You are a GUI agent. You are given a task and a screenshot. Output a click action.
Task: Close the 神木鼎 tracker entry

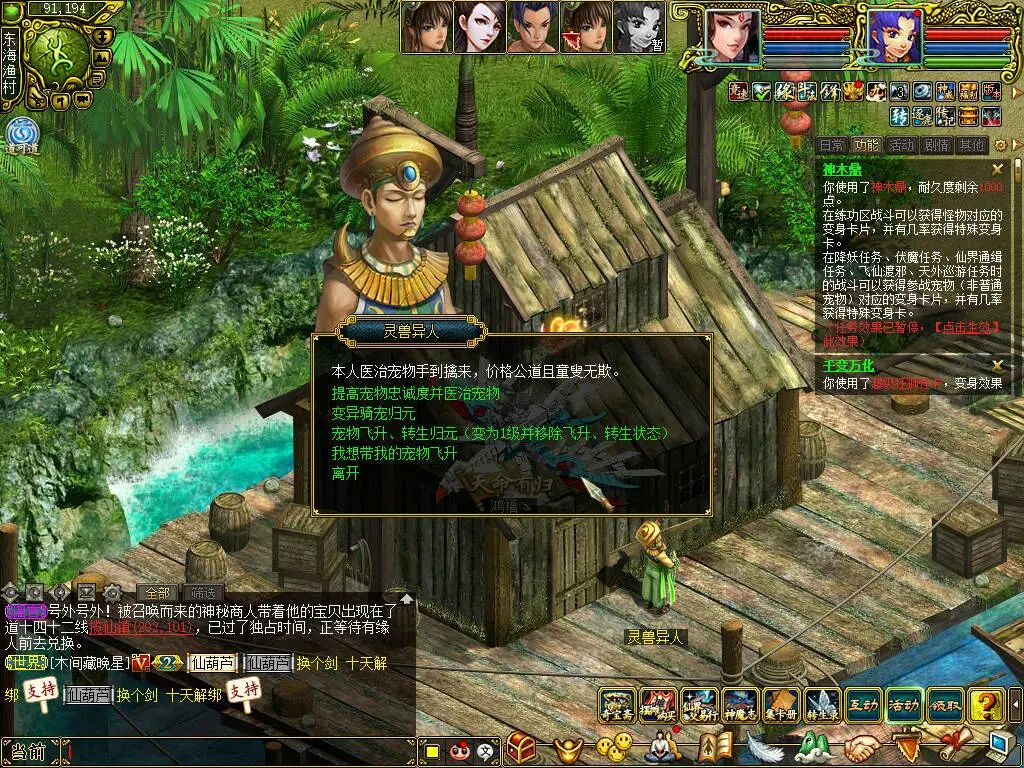pos(997,170)
